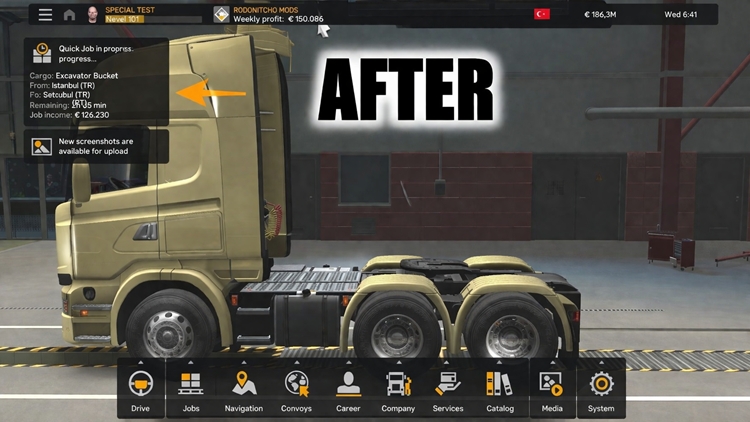
Task: Choose the Career menu
Action: pos(348,388)
